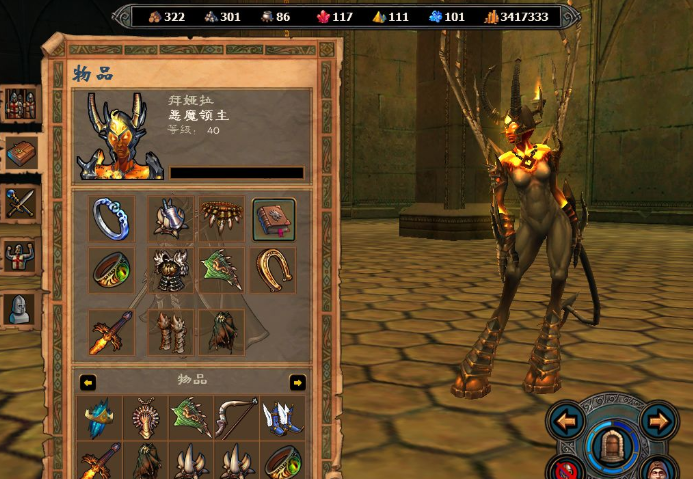
Task: Pick the winged boots inventory item
Action: 282,417
